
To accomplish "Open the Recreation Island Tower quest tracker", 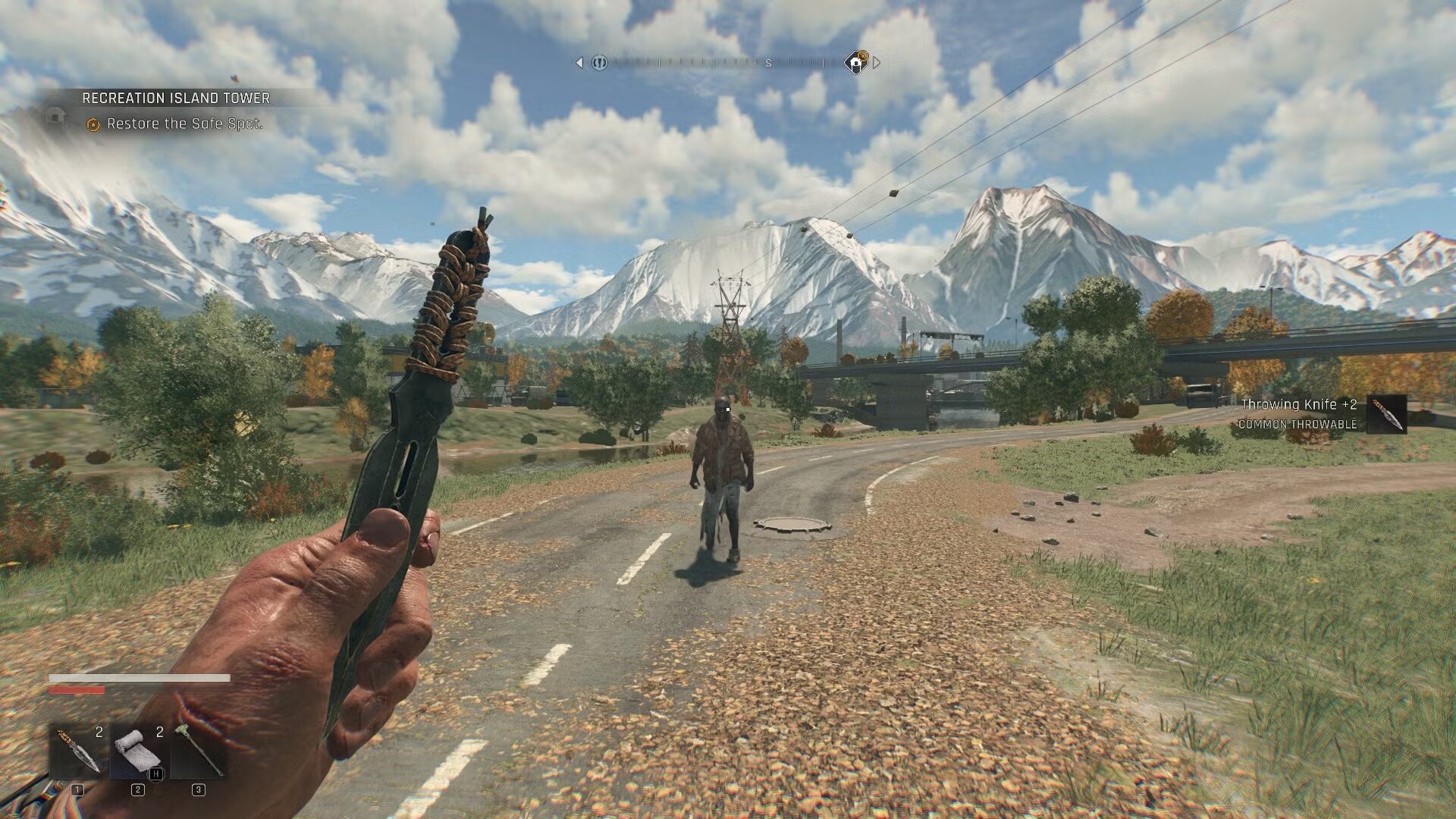I will [175, 98].
